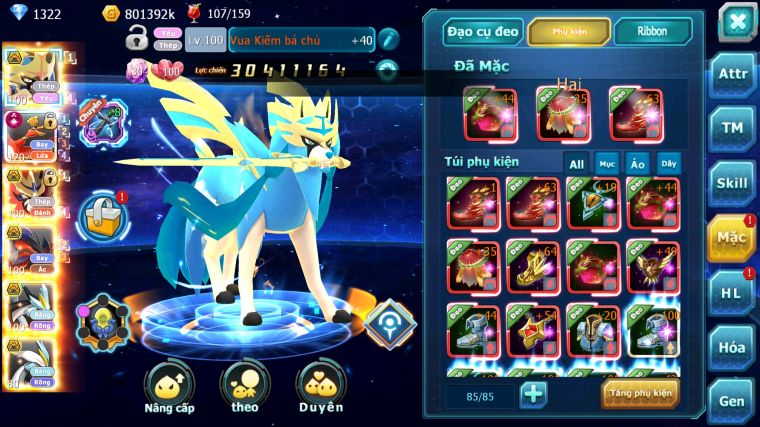This screenshot has width=760, height=427.
Task: Show the Skill side tab
Action: coord(732,183)
